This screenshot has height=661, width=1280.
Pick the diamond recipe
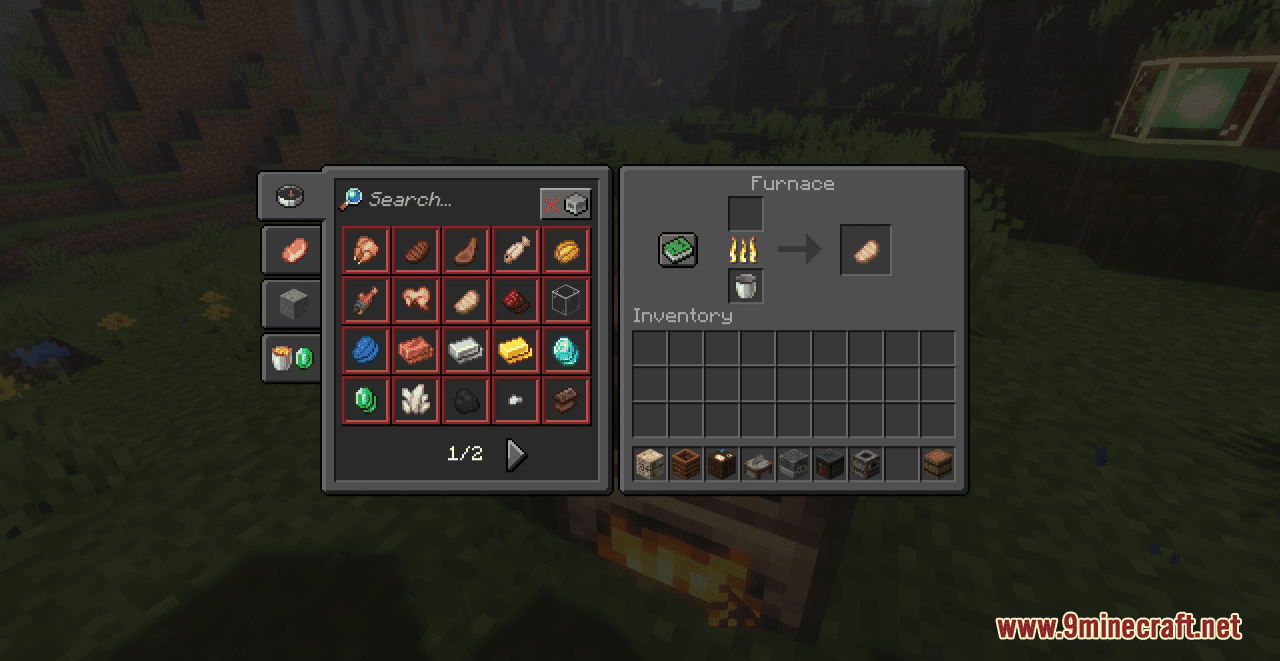[566, 350]
